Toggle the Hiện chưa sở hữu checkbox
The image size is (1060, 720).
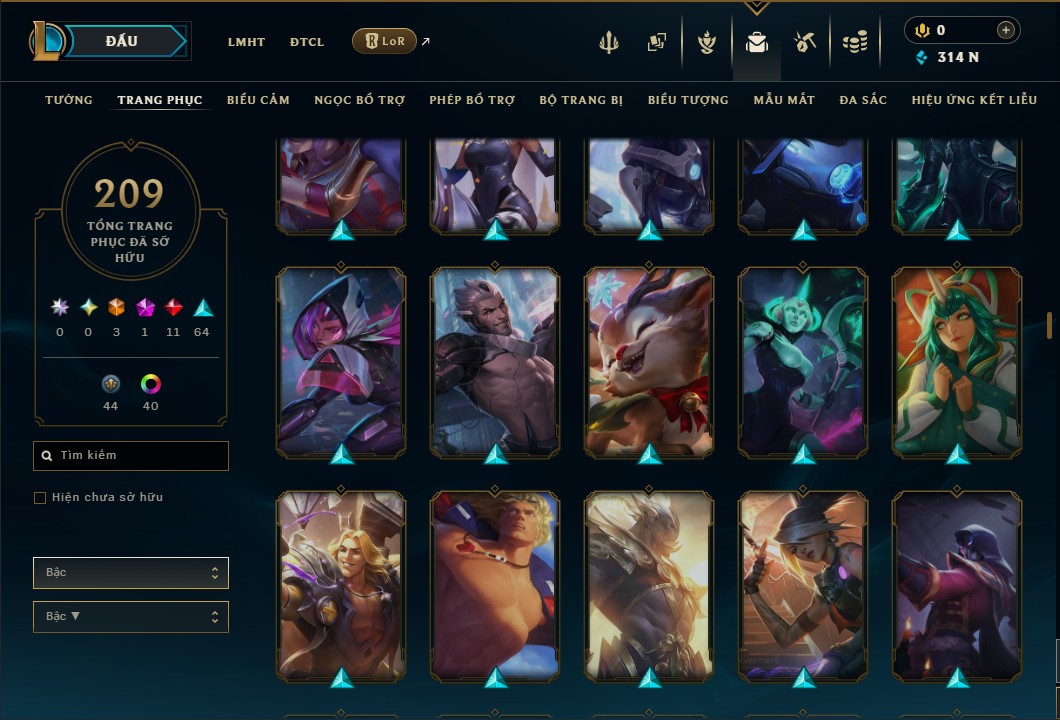click(40, 498)
